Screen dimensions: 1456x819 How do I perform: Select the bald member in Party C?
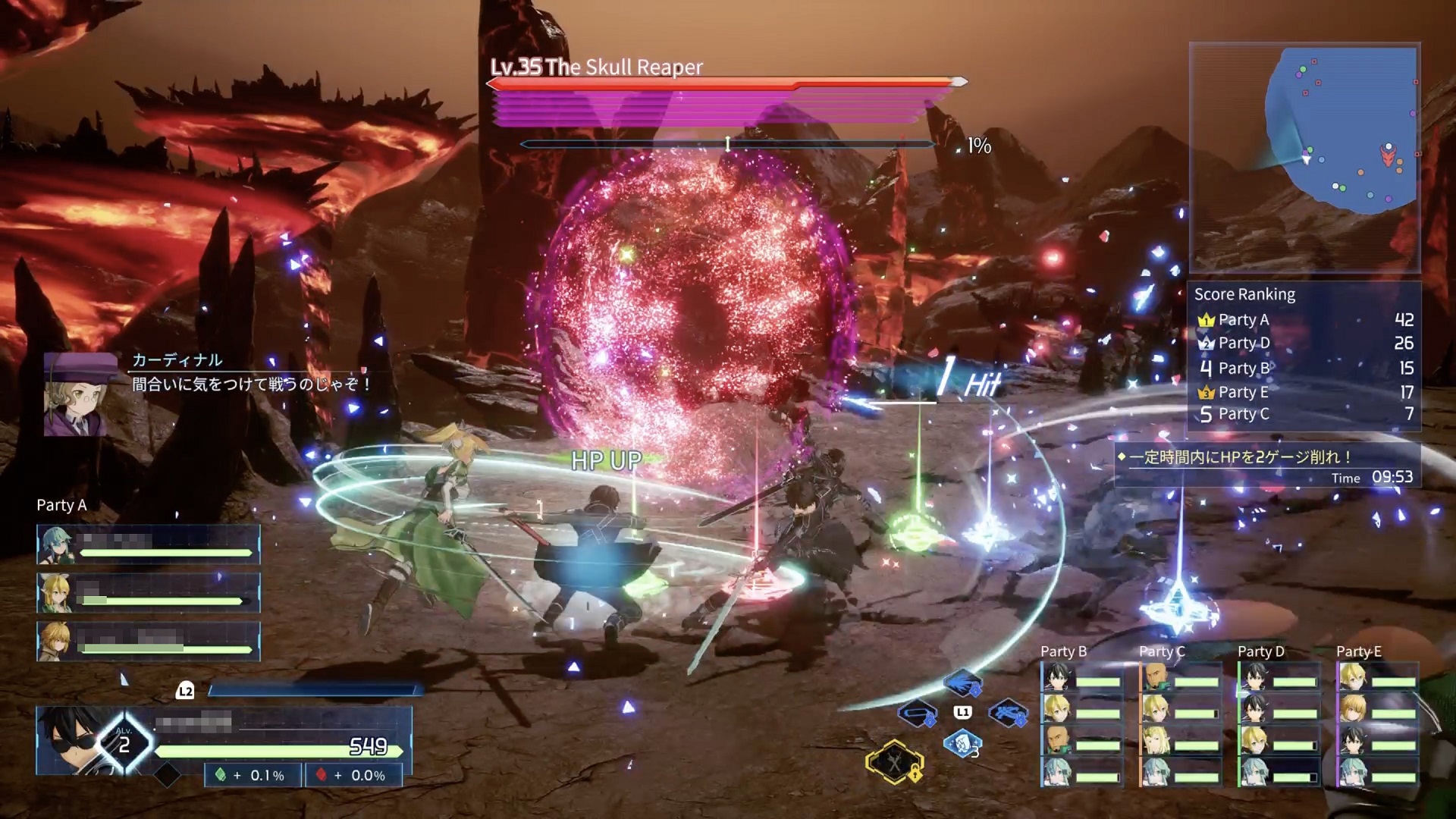pos(1156,677)
